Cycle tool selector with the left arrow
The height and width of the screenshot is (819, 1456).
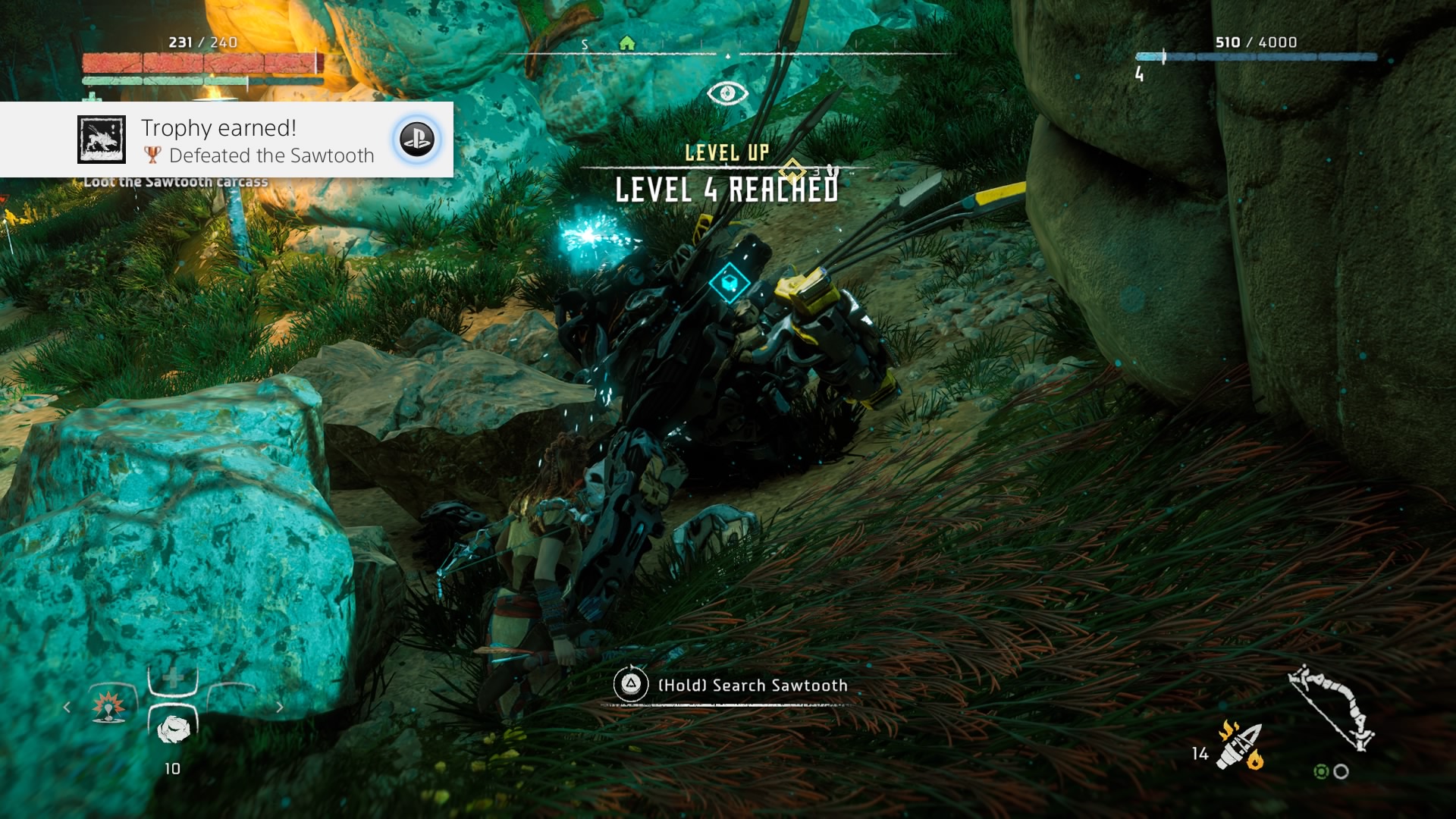click(67, 708)
